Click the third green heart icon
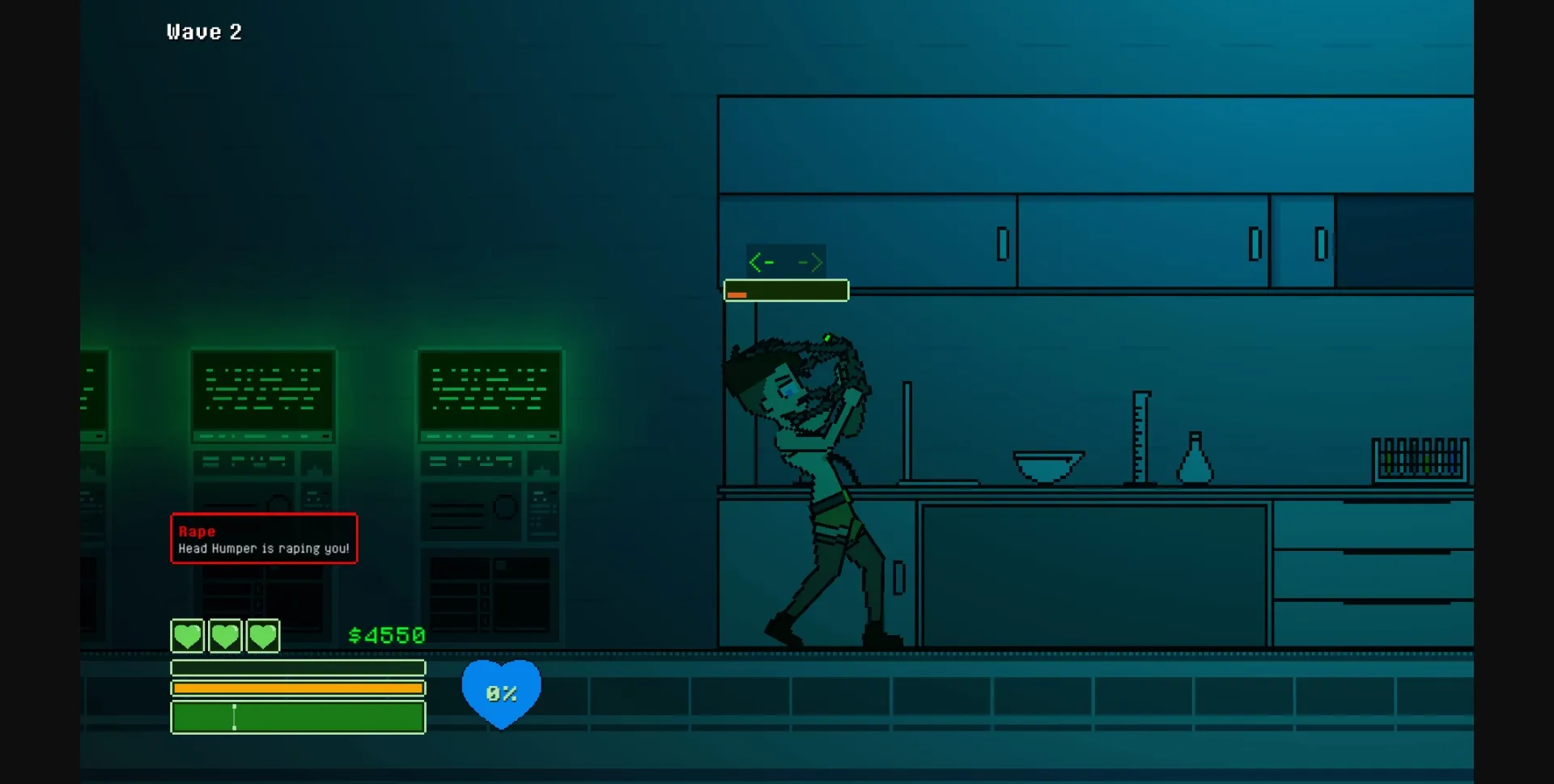1554x784 pixels. 262,636
